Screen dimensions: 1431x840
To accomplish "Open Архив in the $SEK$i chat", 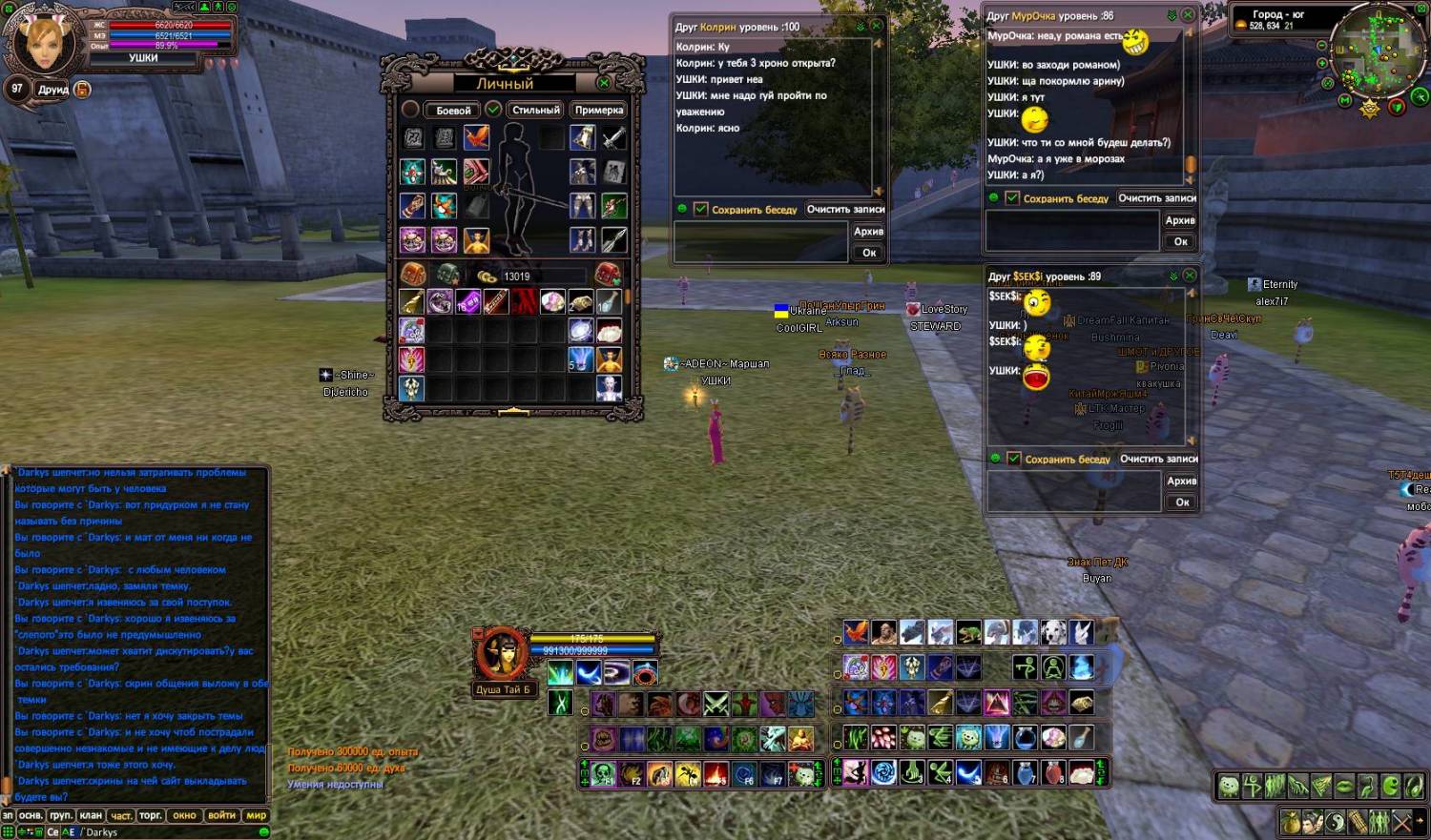I will [x=1181, y=481].
